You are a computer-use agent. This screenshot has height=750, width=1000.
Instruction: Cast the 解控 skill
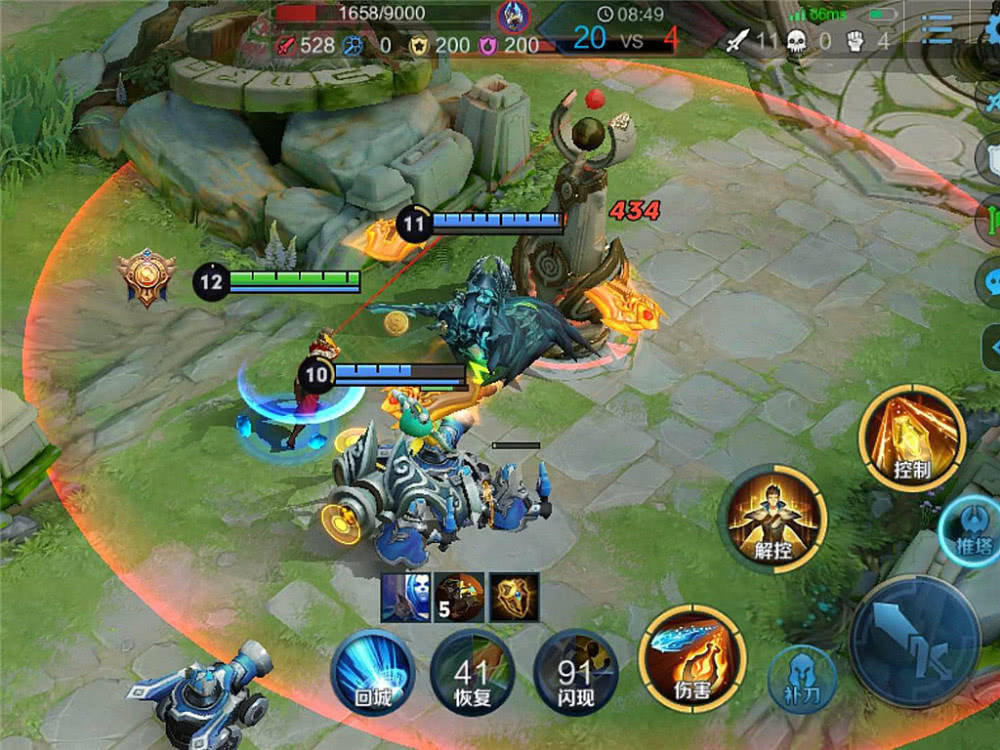(772, 518)
